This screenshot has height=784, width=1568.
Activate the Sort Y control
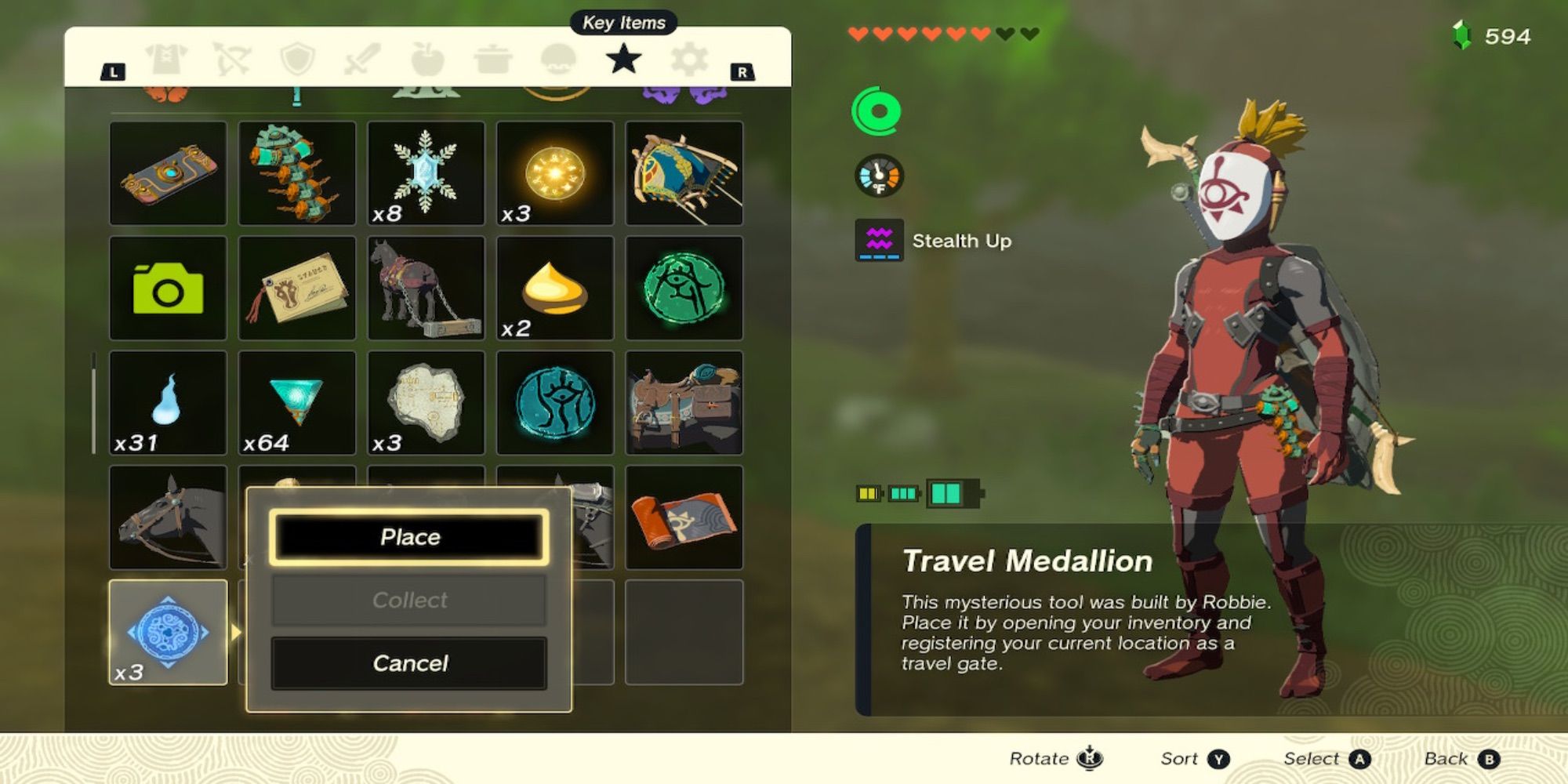[x=1189, y=757]
